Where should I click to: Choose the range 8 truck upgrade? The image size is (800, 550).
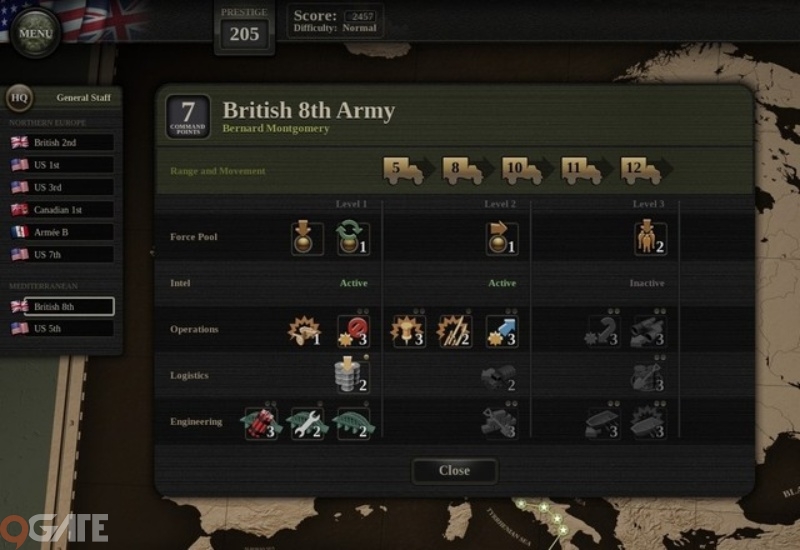(462, 171)
